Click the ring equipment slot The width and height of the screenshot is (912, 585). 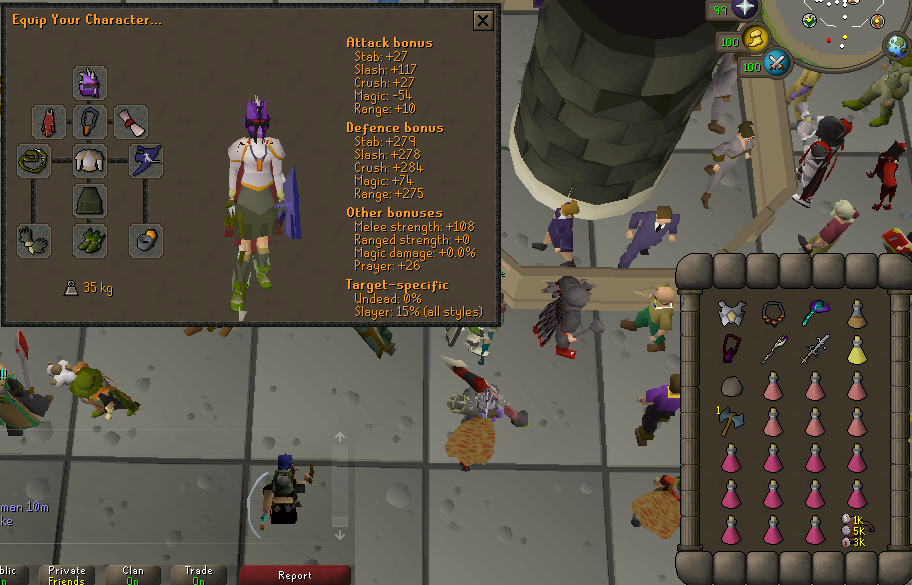(146, 240)
